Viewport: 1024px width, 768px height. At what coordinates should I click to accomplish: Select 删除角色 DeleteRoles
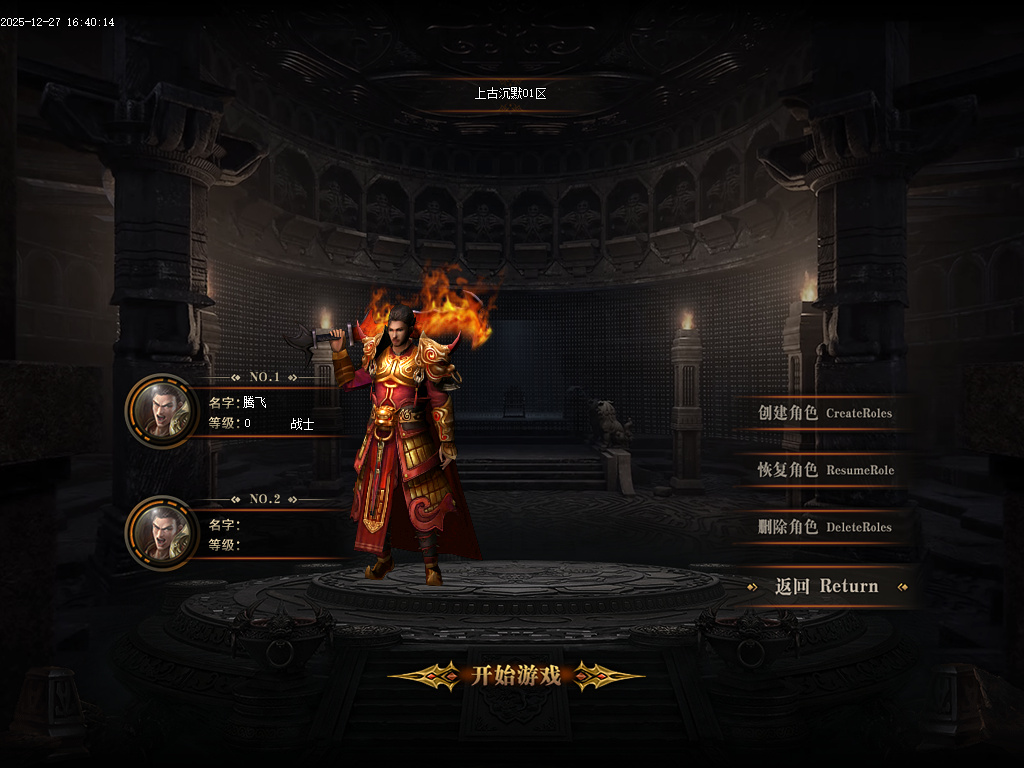pyautogui.click(x=824, y=527)
